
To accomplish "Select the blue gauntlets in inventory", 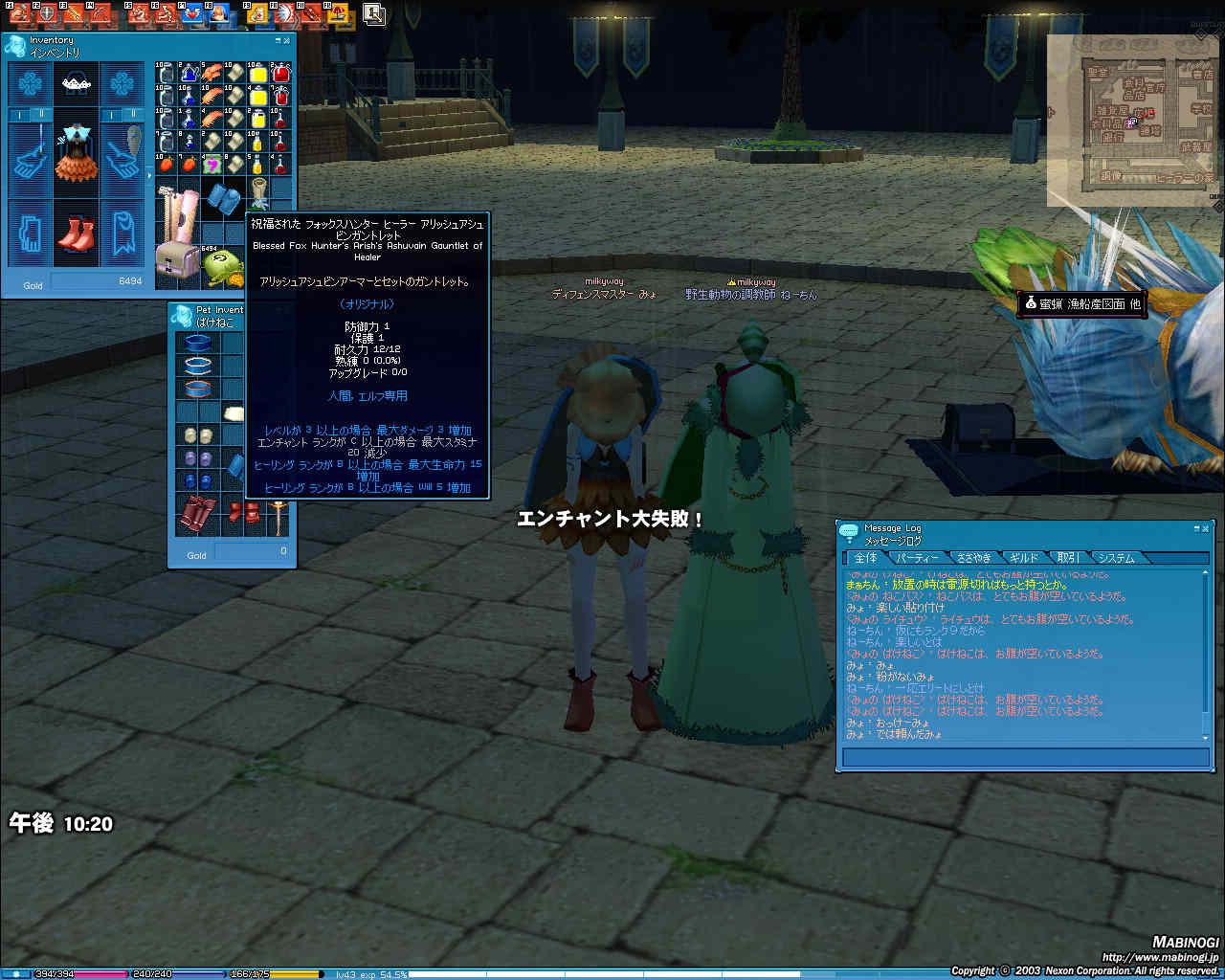I will click(228, 200).
